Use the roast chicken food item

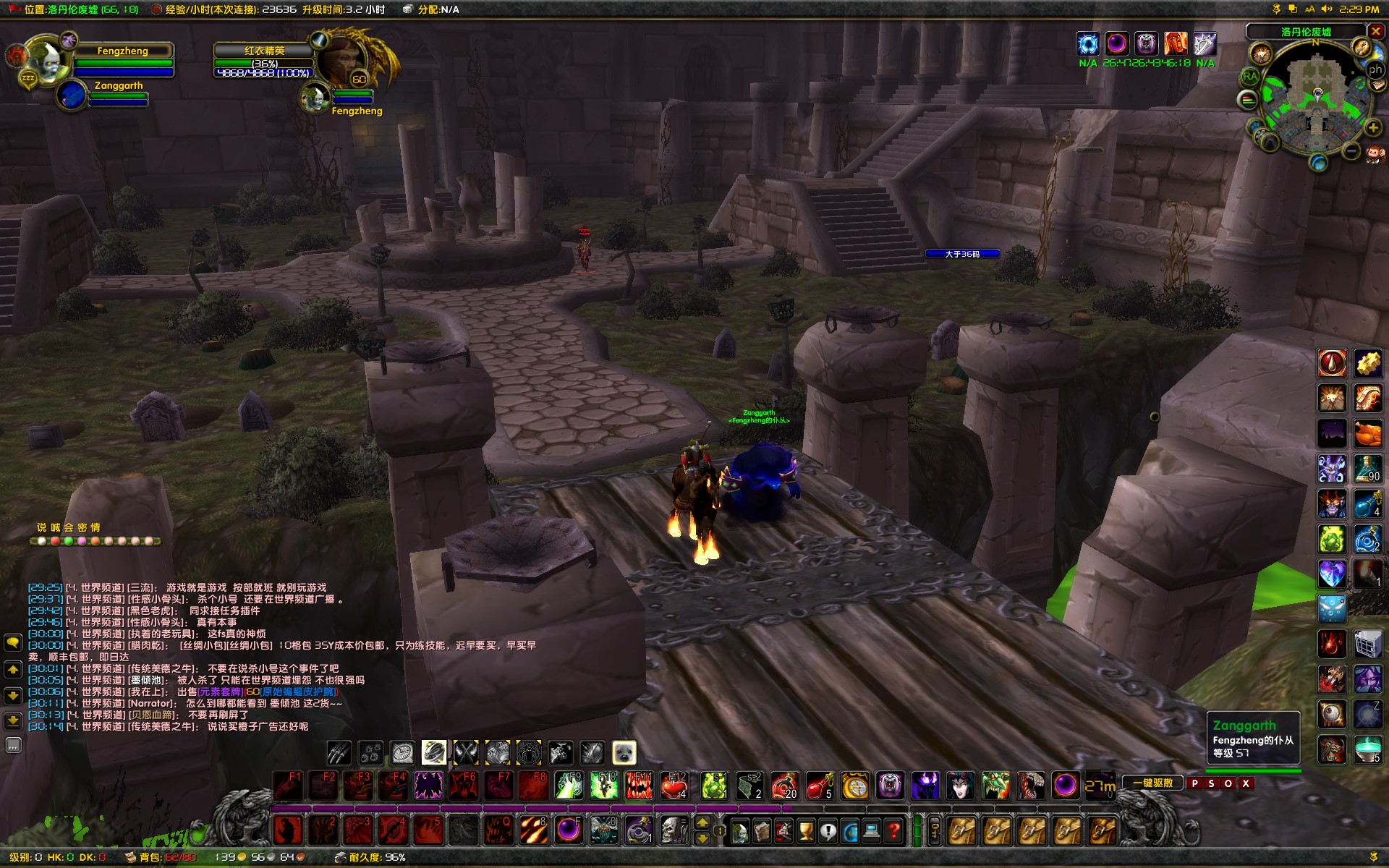[x=1367, y=434]
